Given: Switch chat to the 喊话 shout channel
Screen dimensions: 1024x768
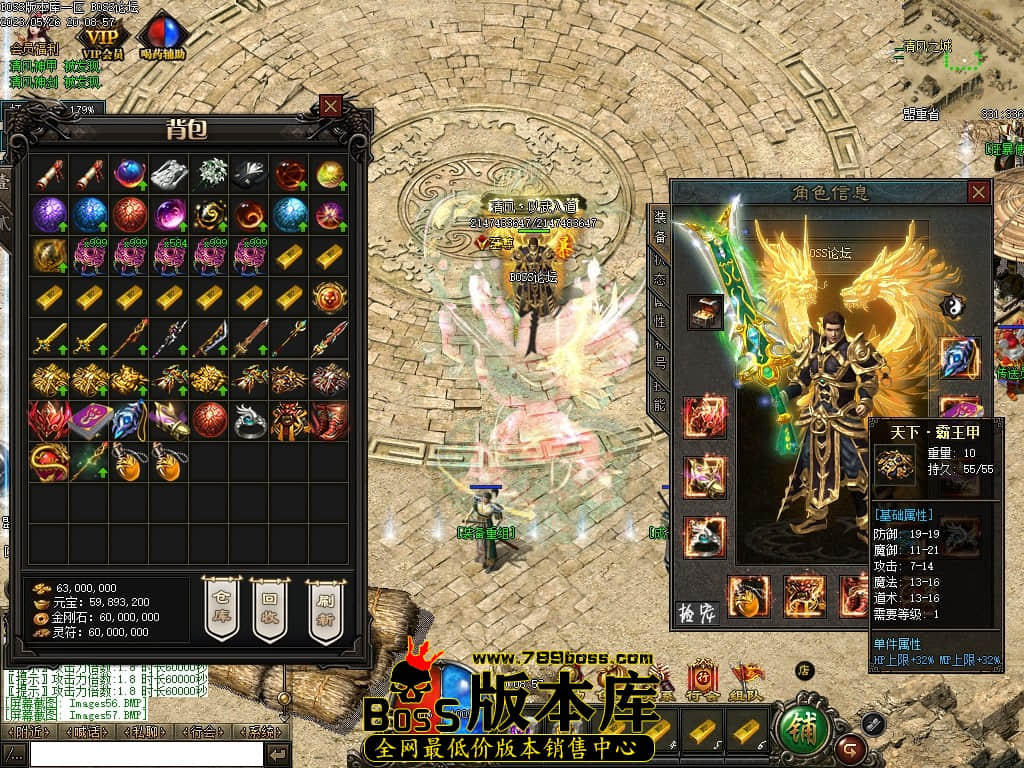Looking at the screenshot, I should pos(89,731).
